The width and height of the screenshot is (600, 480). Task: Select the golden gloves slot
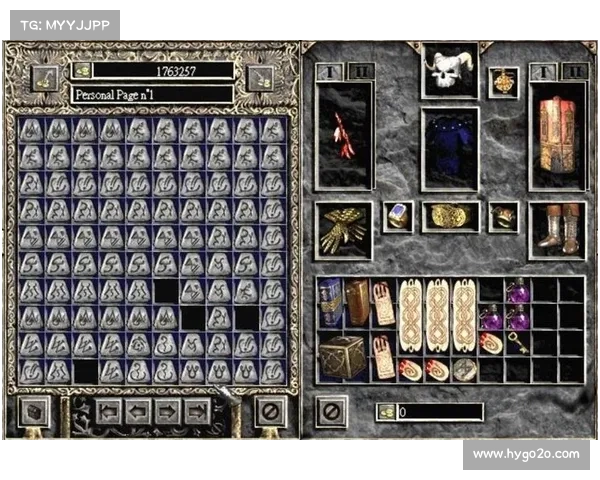click(x=344, y=230)
